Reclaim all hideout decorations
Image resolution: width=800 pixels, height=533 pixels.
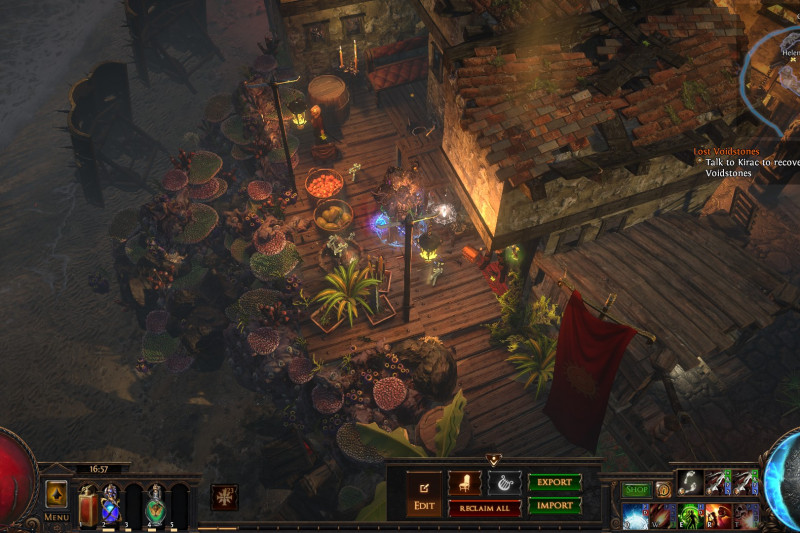[x=484, y=508]
